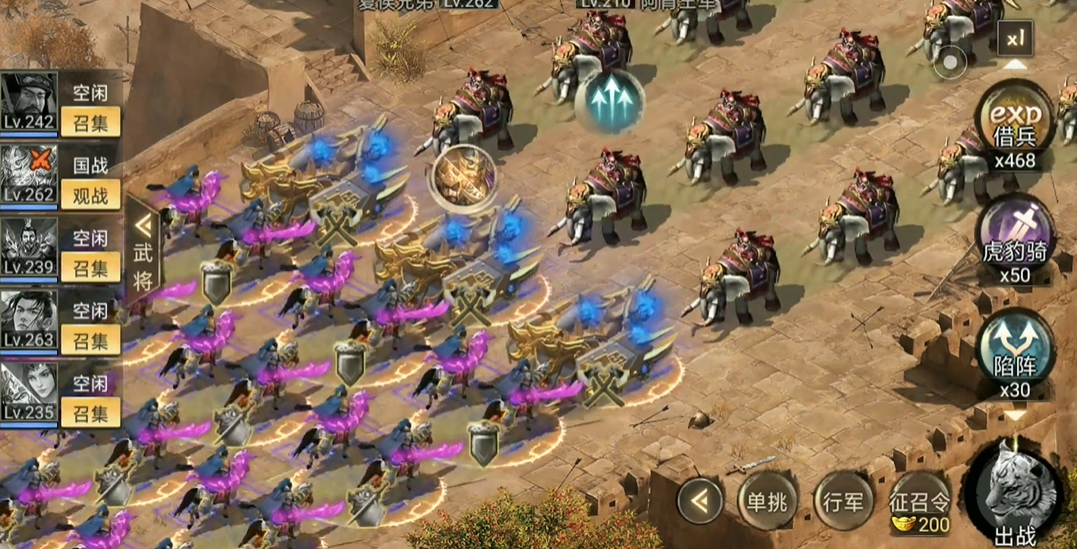Summon the Lv.239 general with 召集

point(90,266)
